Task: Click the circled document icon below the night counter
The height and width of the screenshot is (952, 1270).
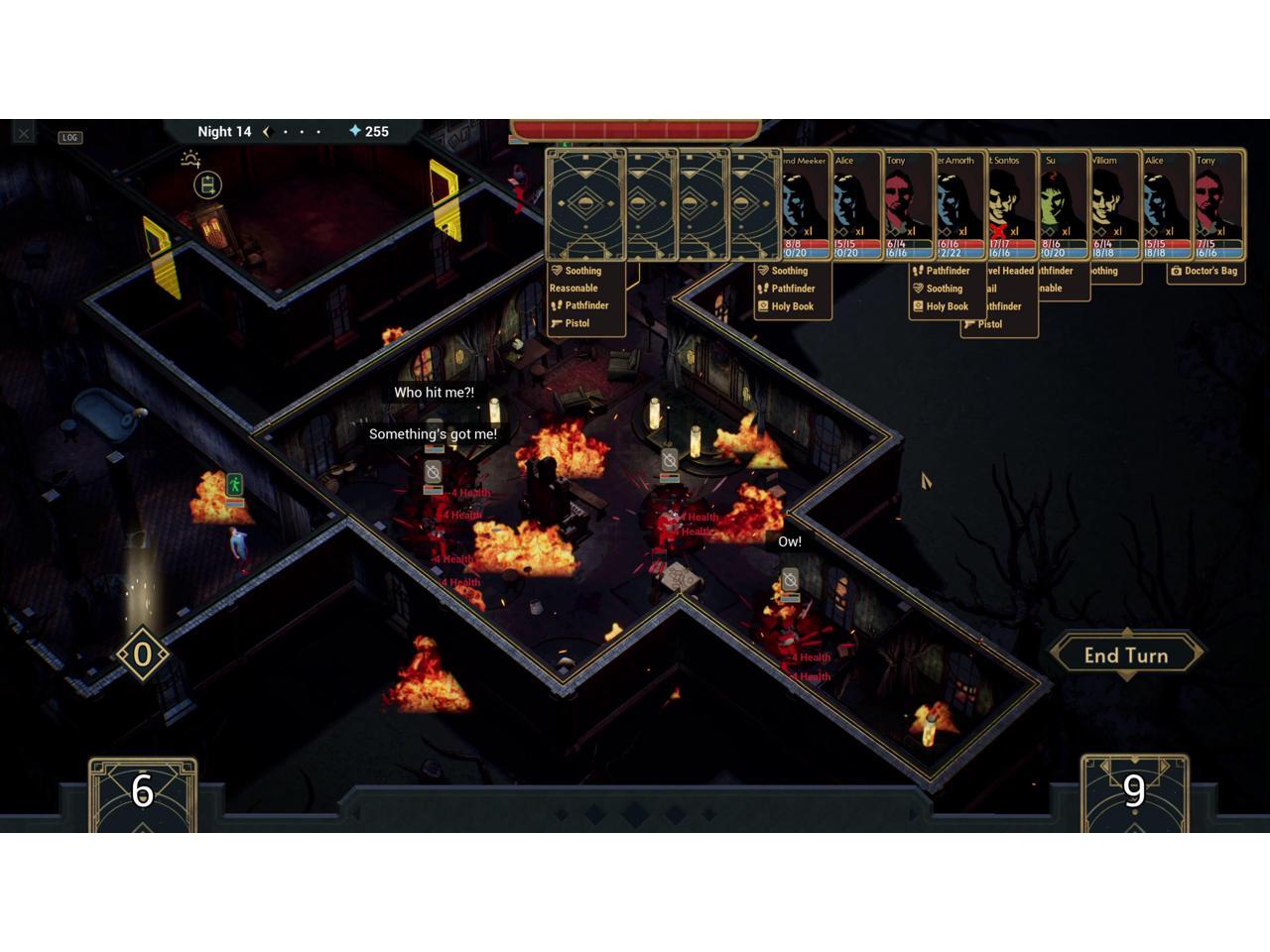Action: (x=207, y=185)
